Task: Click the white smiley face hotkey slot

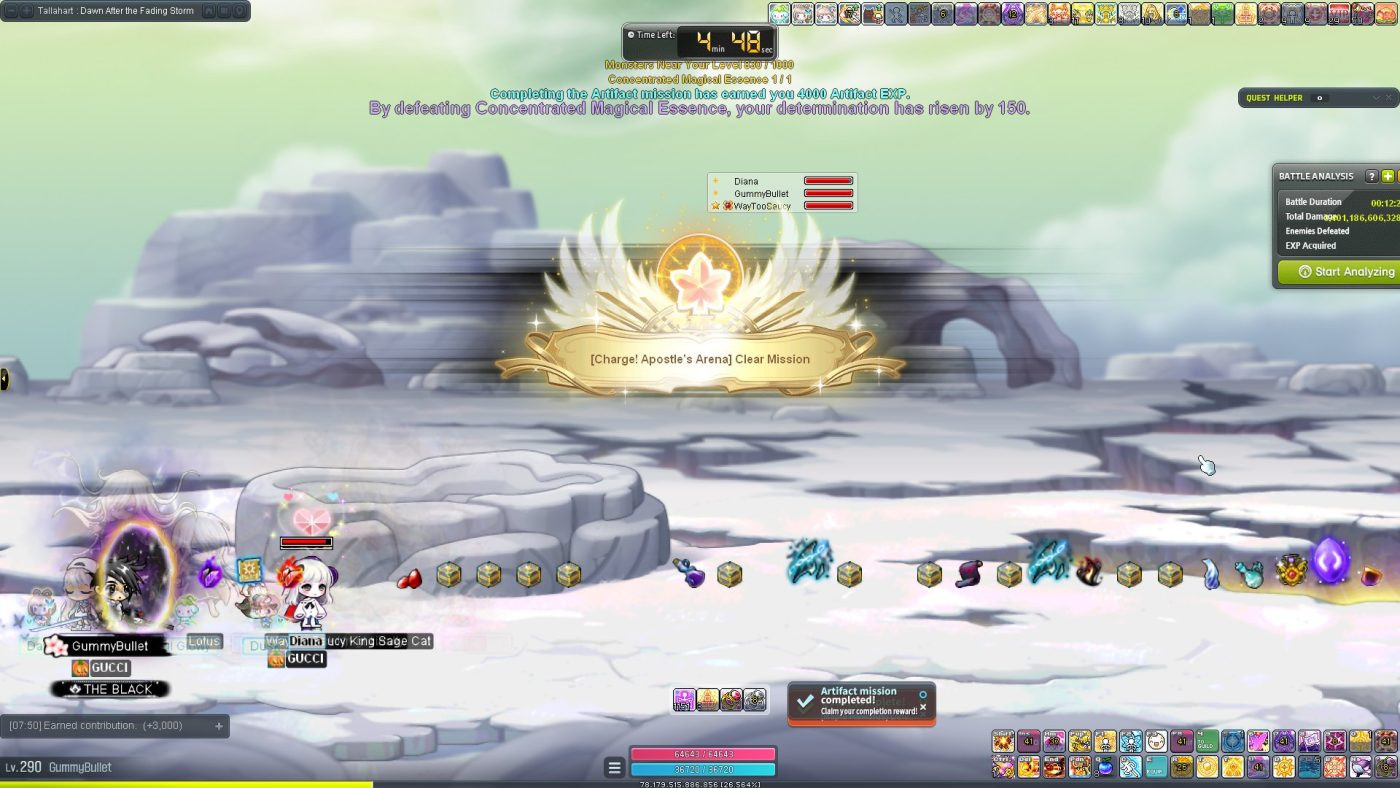Action: 1156,741
